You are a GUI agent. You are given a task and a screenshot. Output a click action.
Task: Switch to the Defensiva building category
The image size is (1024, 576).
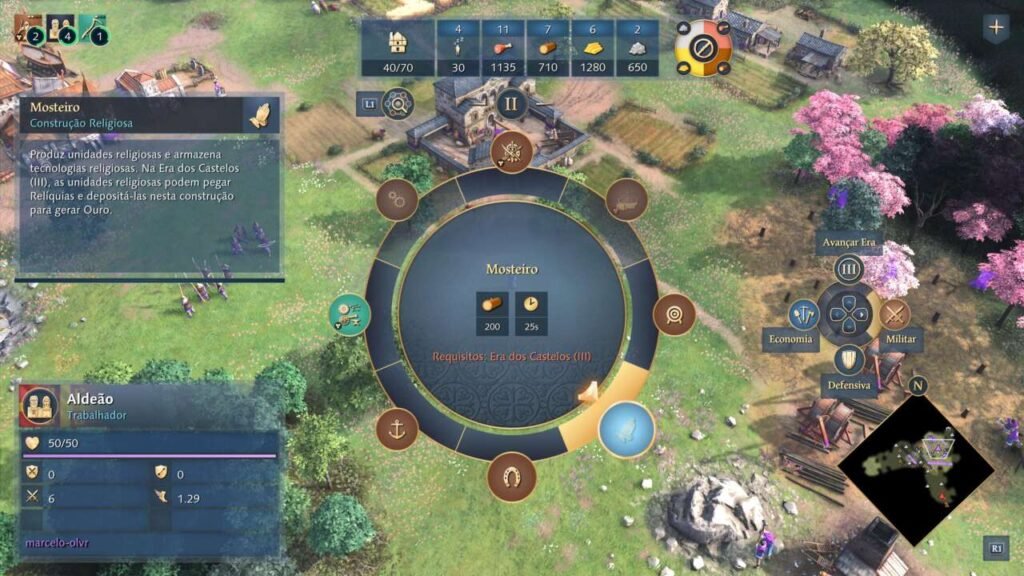pyautogui.click(x=849, y=360)
